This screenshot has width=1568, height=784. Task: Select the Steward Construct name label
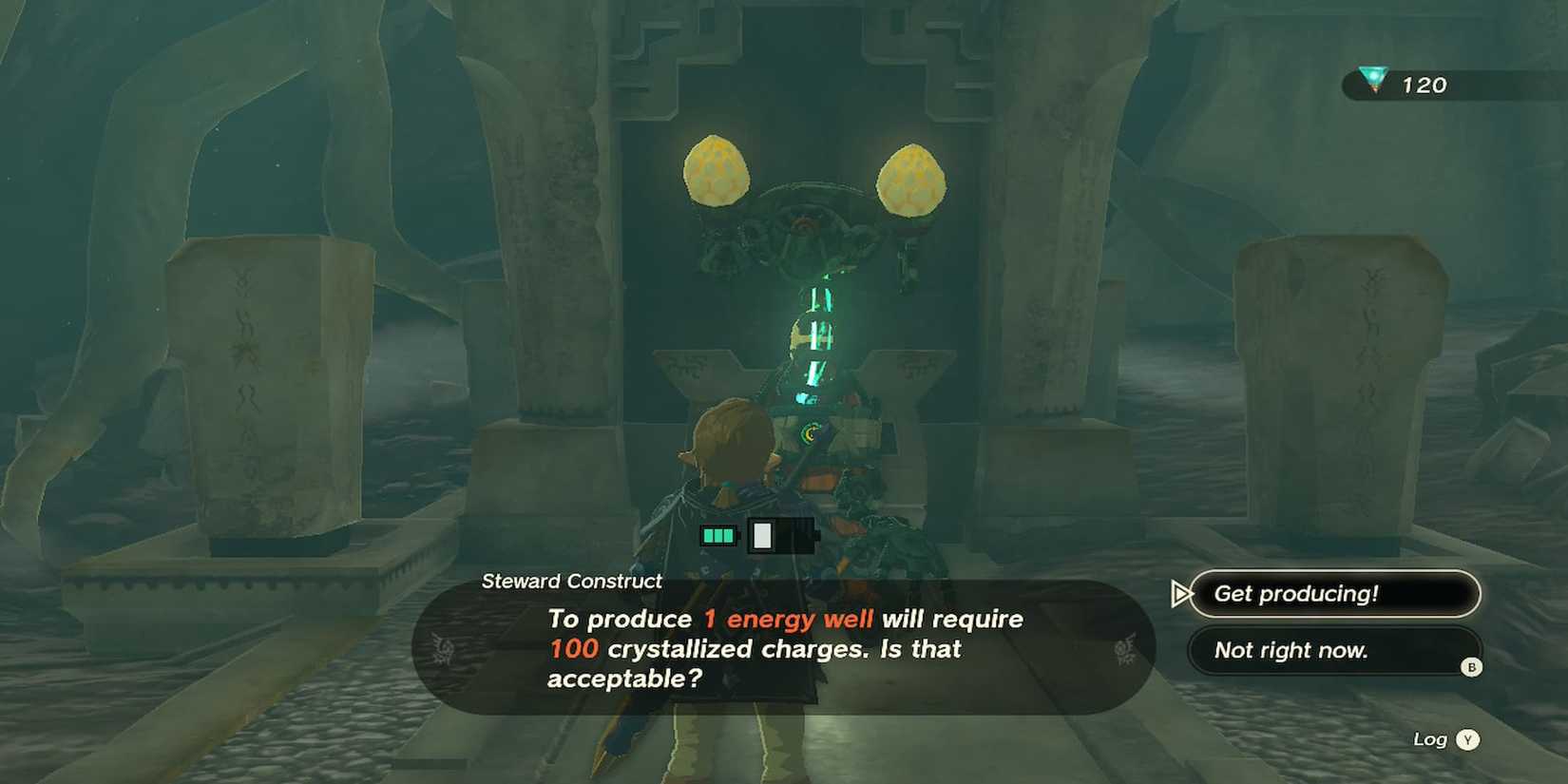[x=571, y=581]
